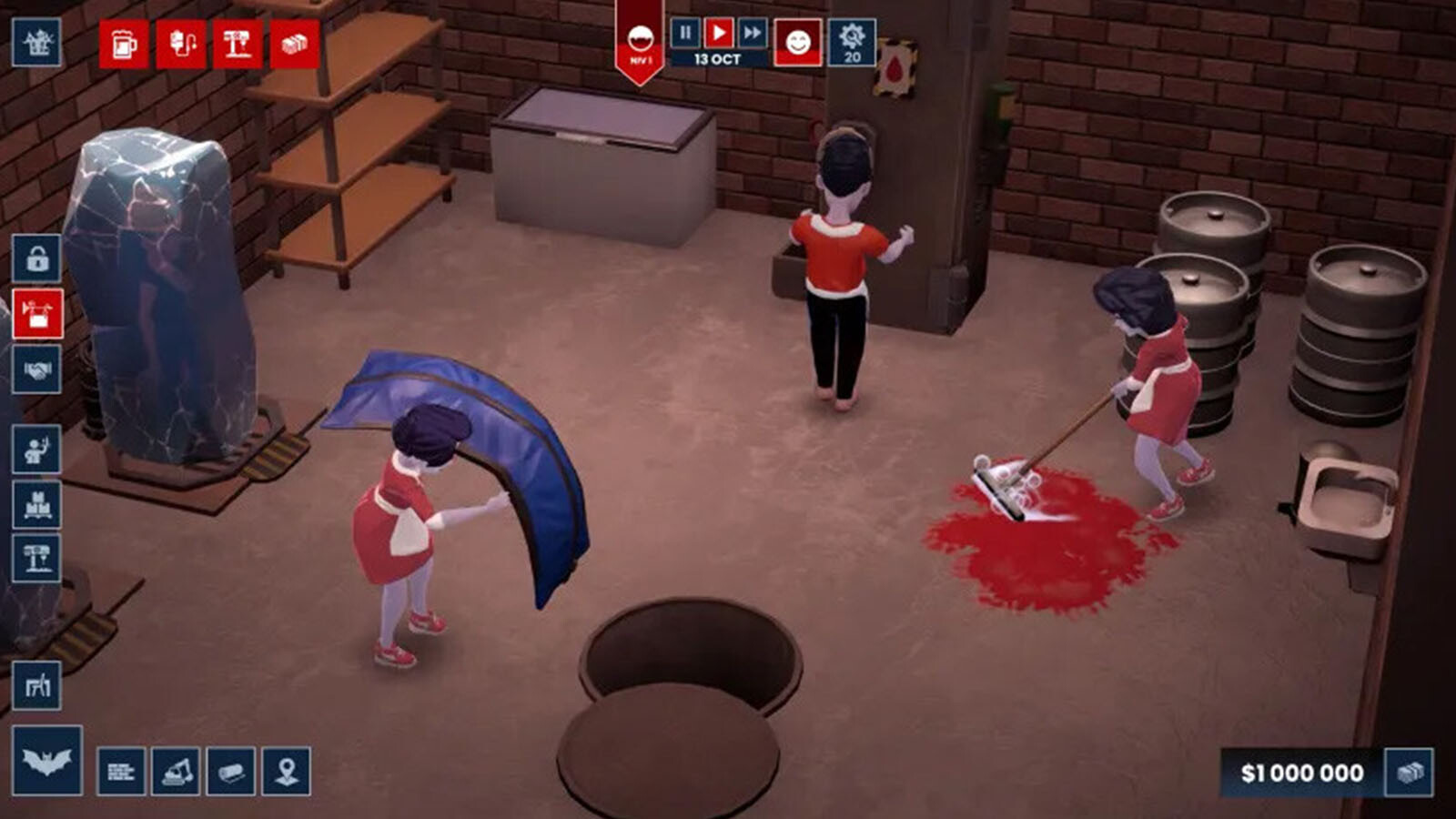Open the cash icon beside the money total
Screen dimensions: 1456x819
(x=1409, y=773)
